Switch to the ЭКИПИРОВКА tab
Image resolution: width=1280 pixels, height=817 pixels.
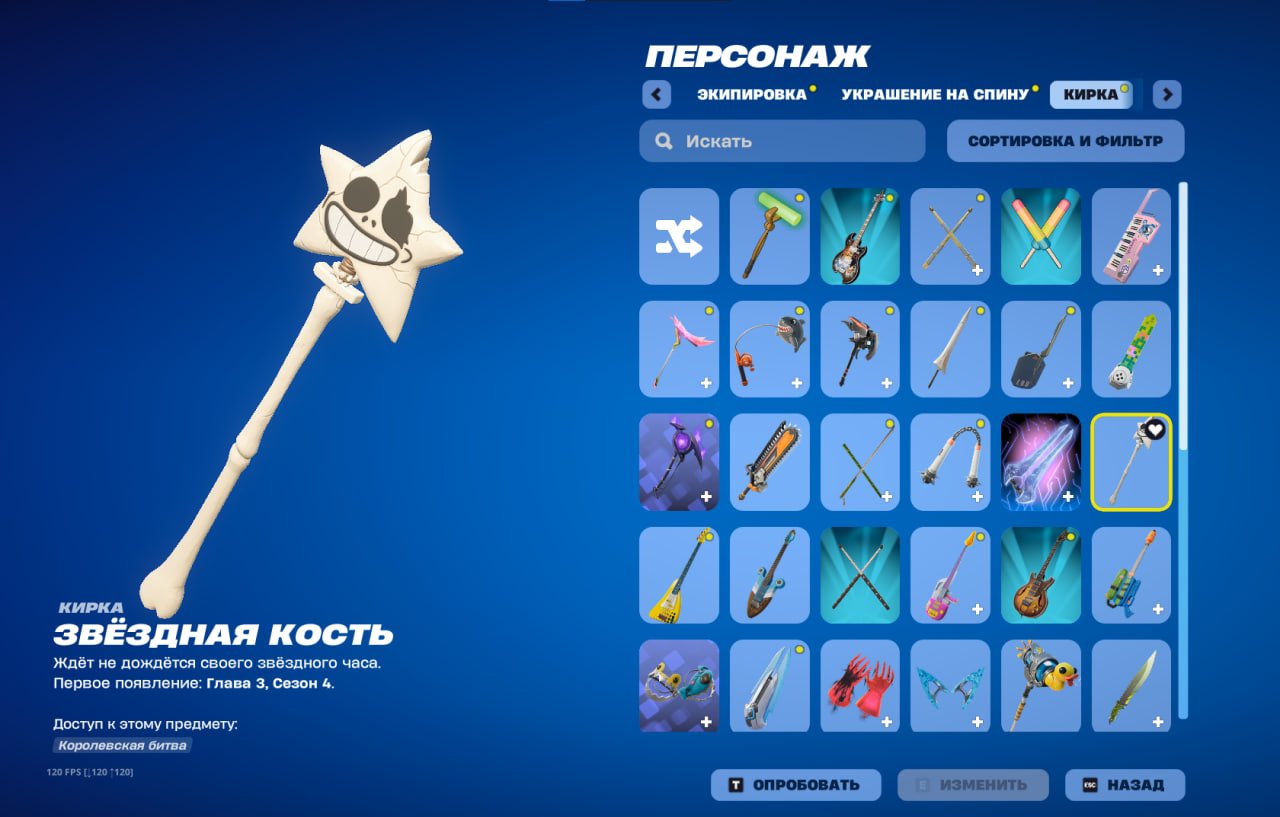pos(753,93)
